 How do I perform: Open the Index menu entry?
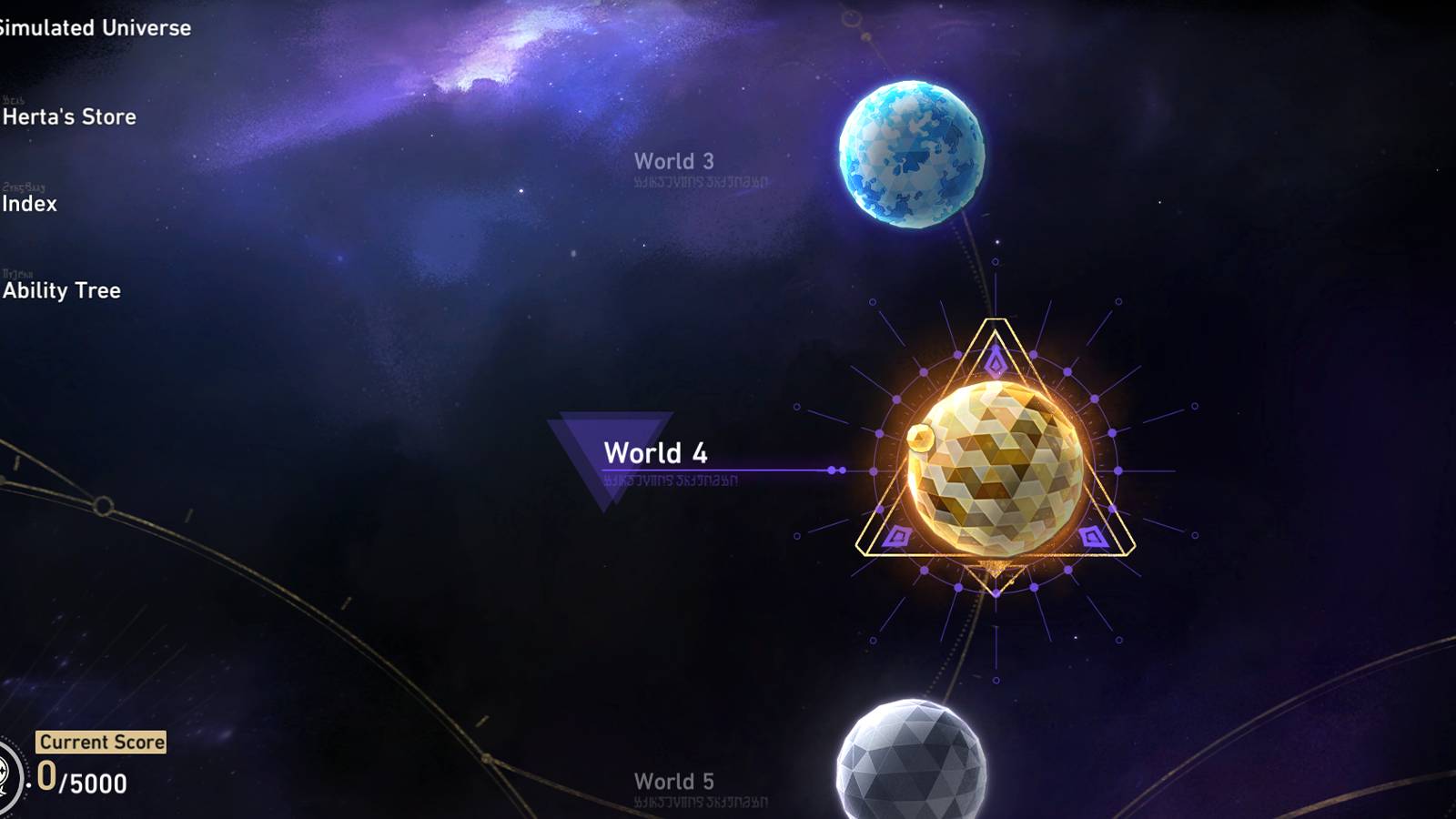click(x=28, y=204)
